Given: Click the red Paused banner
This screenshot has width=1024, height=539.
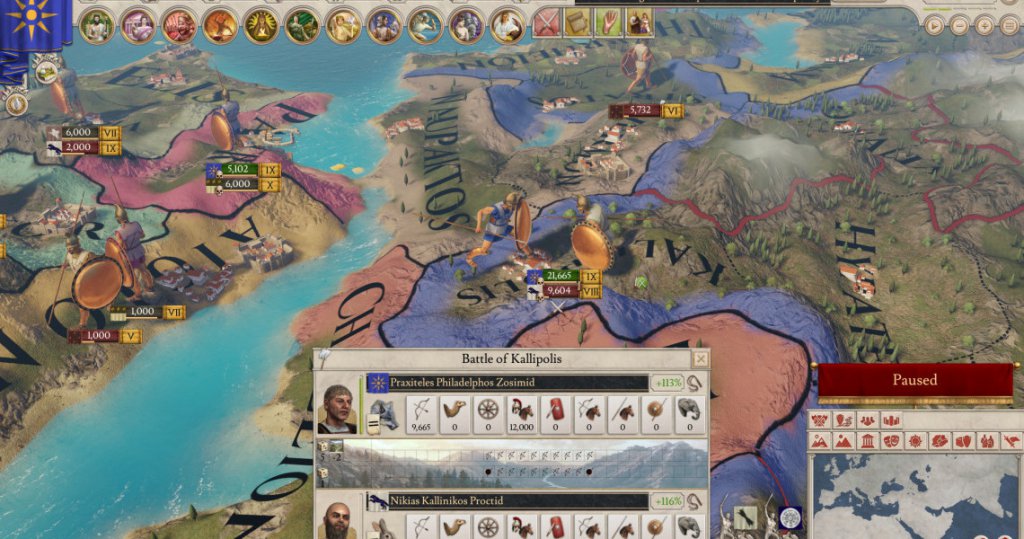Looking at the screenshot, I should [x=914, y=380].
